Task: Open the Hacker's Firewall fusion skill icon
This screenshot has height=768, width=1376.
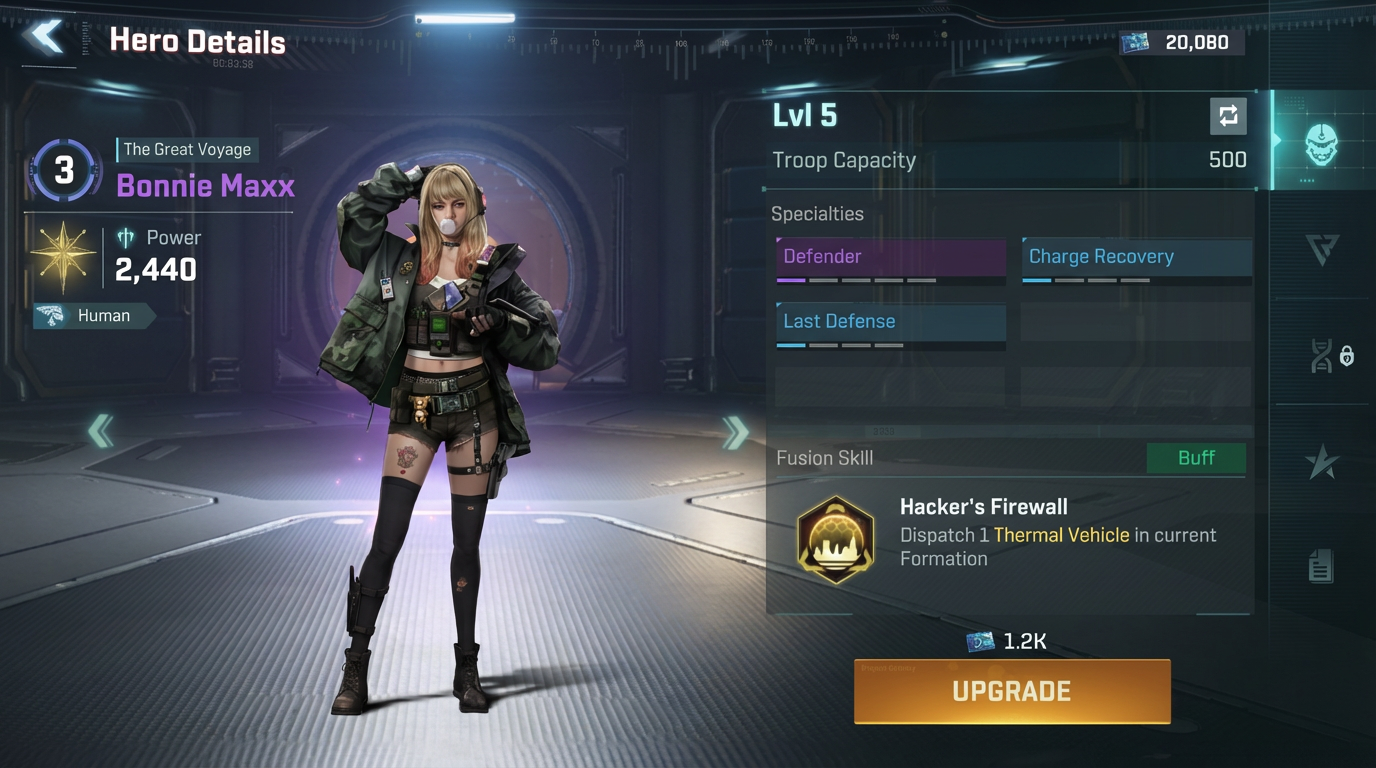Action: pos(835,540)
